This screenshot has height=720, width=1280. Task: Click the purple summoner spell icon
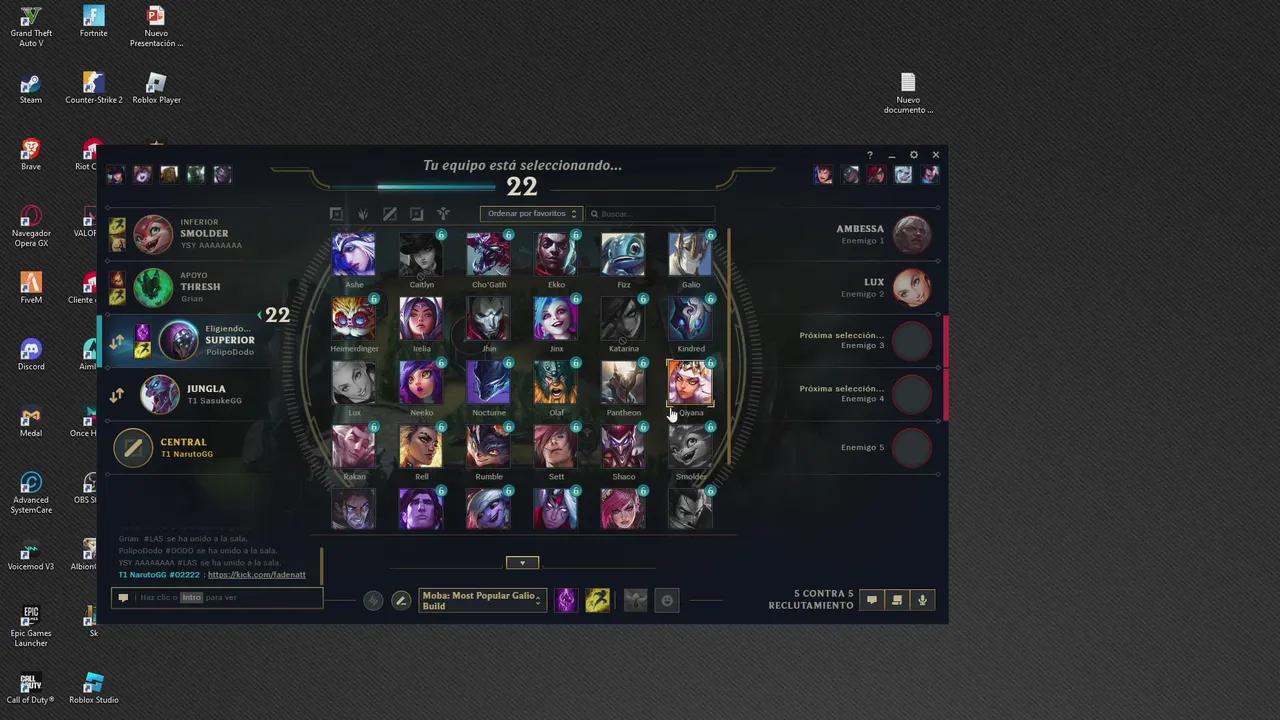(x=566, y=600)
